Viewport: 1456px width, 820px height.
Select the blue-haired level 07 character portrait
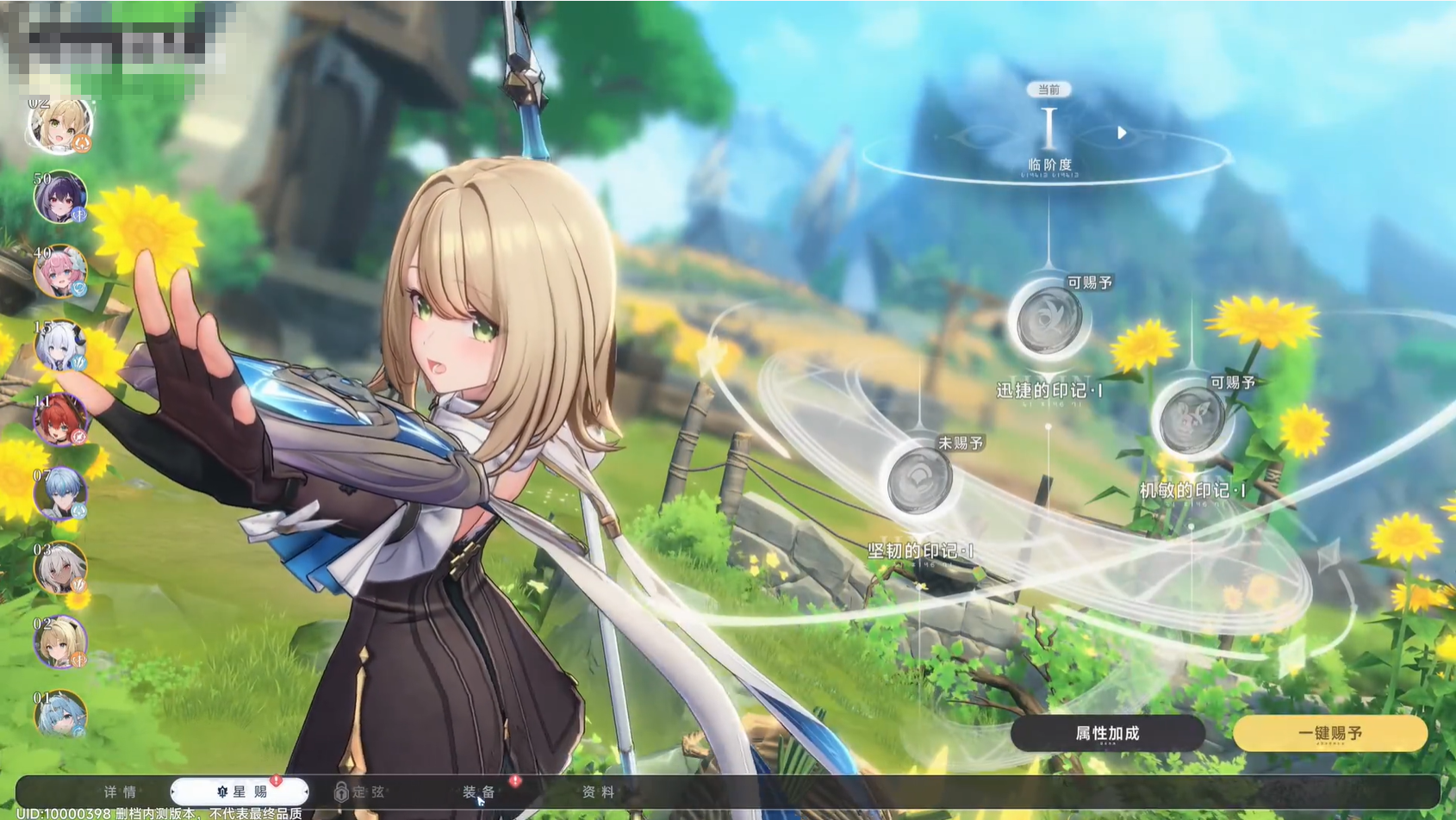point(60,494)
